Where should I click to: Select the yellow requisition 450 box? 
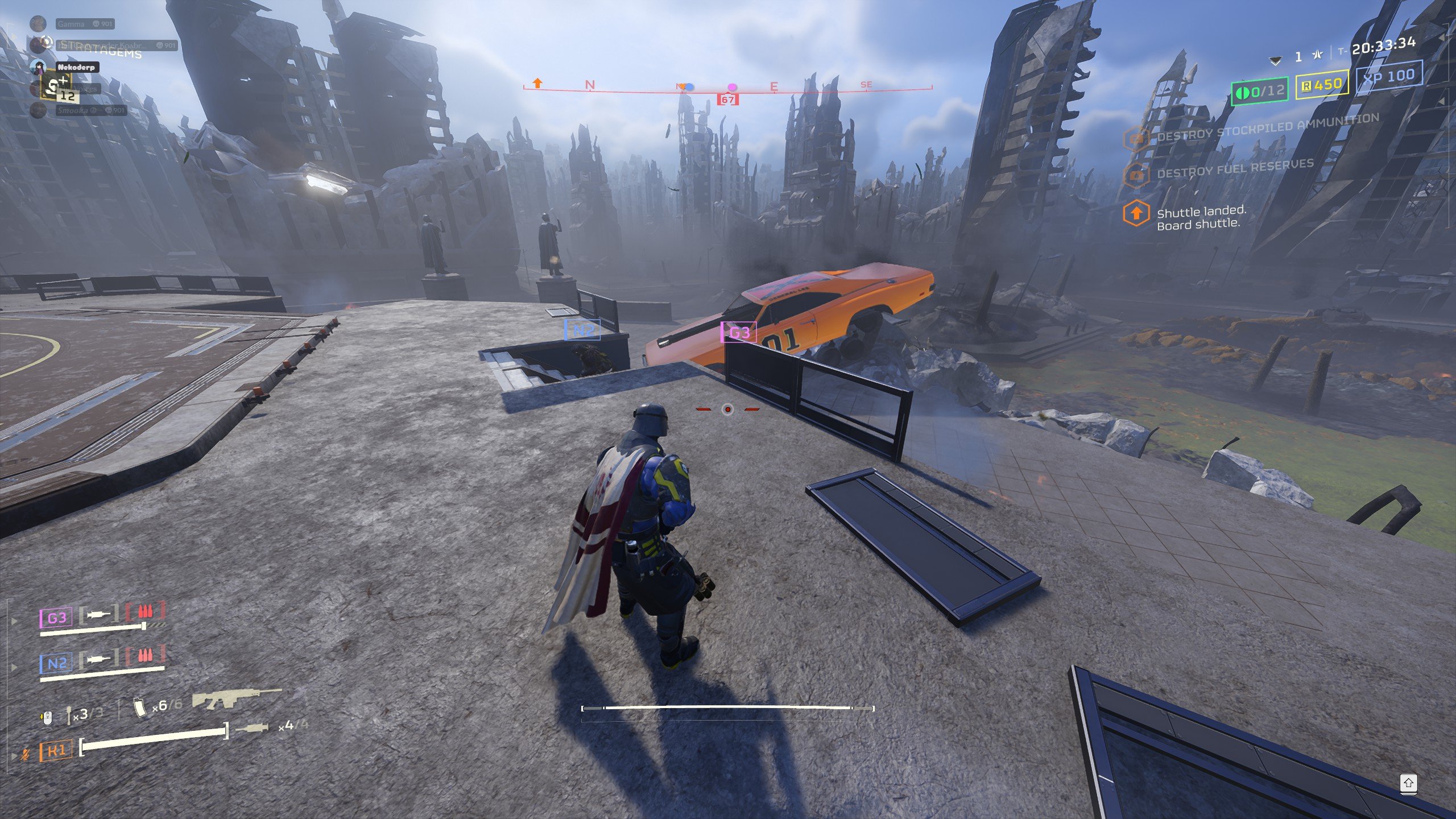[1322, 85]
